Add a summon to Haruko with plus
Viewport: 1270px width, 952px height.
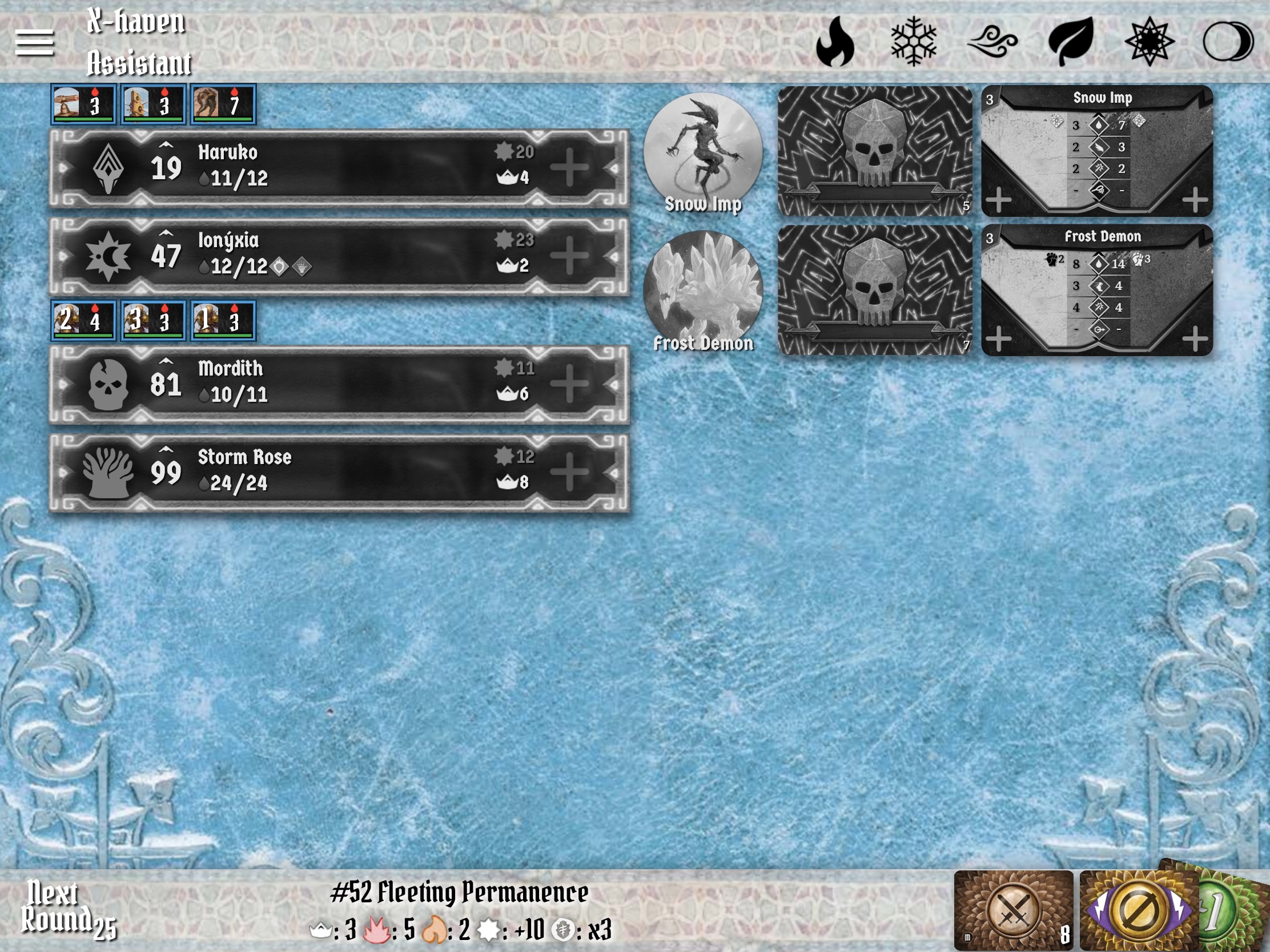569,168
